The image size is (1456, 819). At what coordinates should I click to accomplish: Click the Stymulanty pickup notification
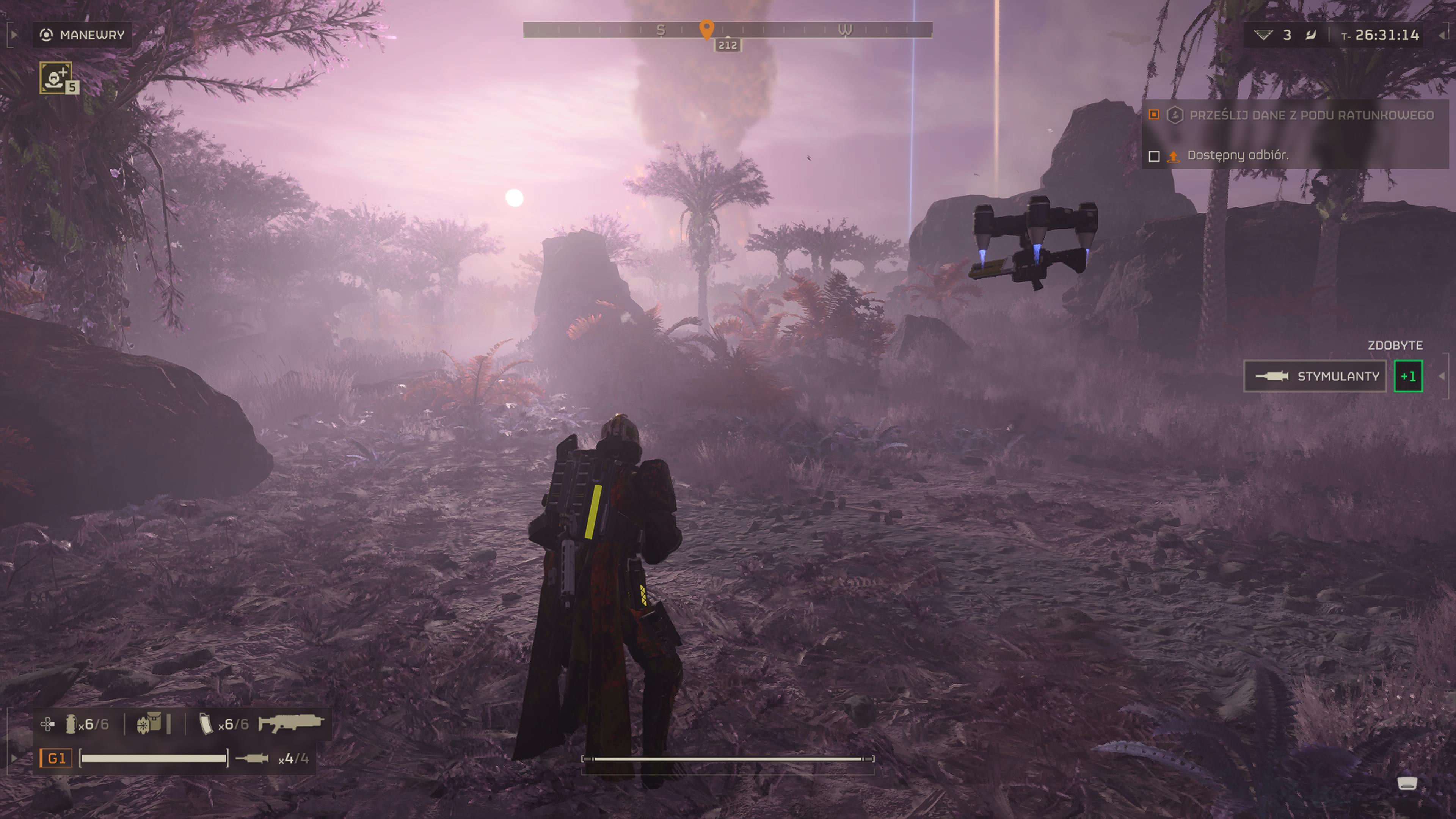tap(1315, 377)
